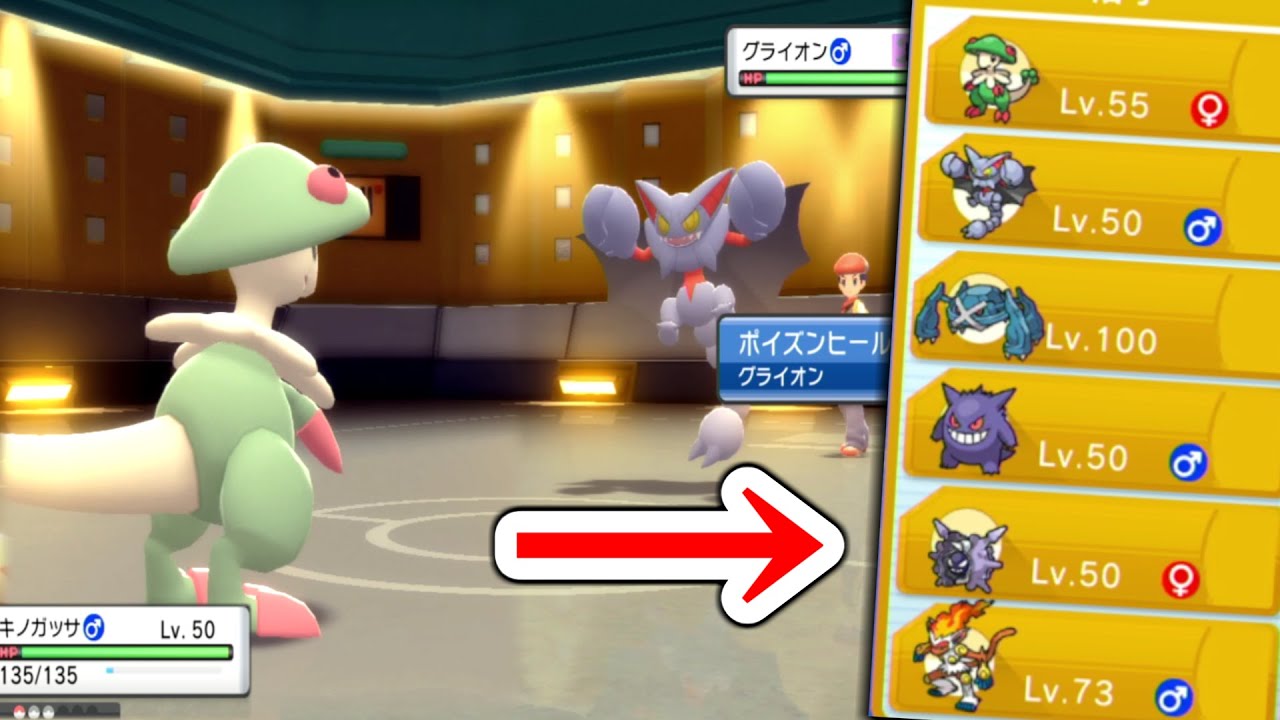1280x720 pixels.
Task: Toggle the female symbol on Breloom's slot
Action: pos(1210,112)
